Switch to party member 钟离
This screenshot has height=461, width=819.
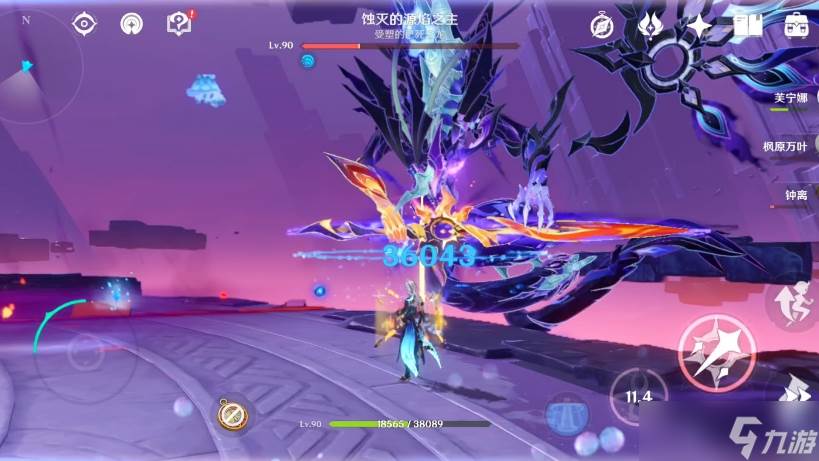click(795, 194)
